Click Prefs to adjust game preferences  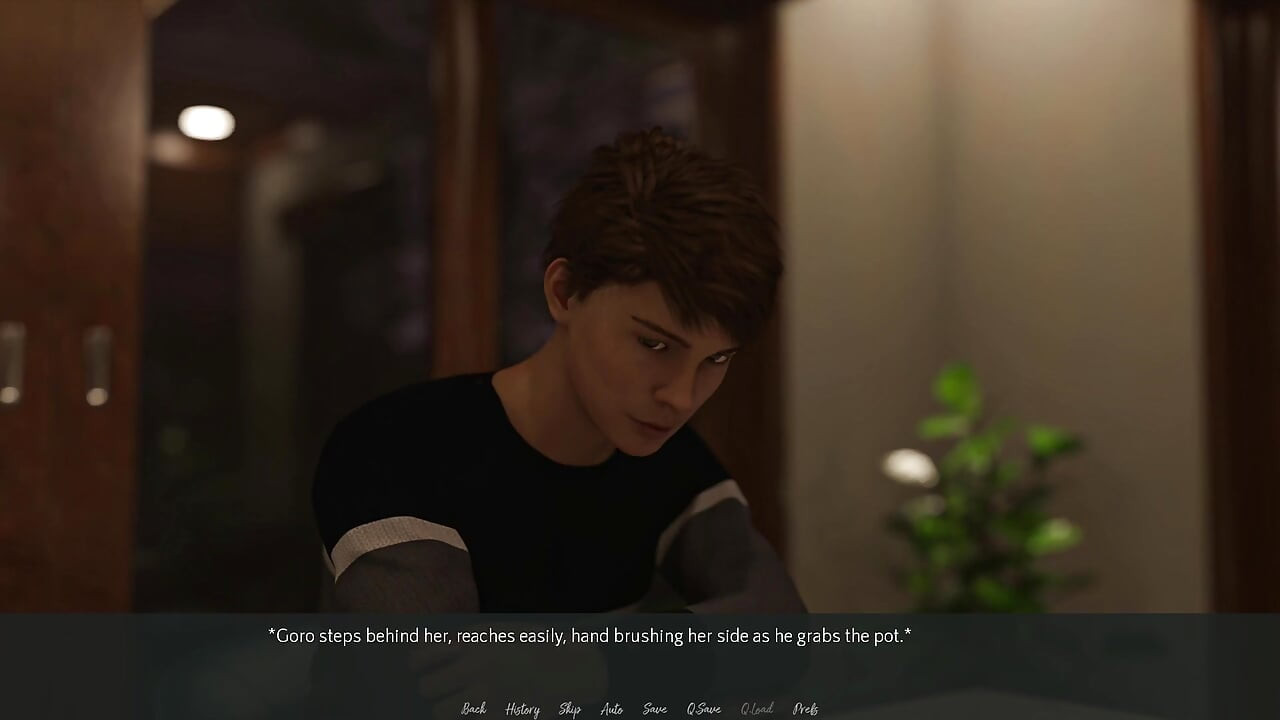[806, 708]
